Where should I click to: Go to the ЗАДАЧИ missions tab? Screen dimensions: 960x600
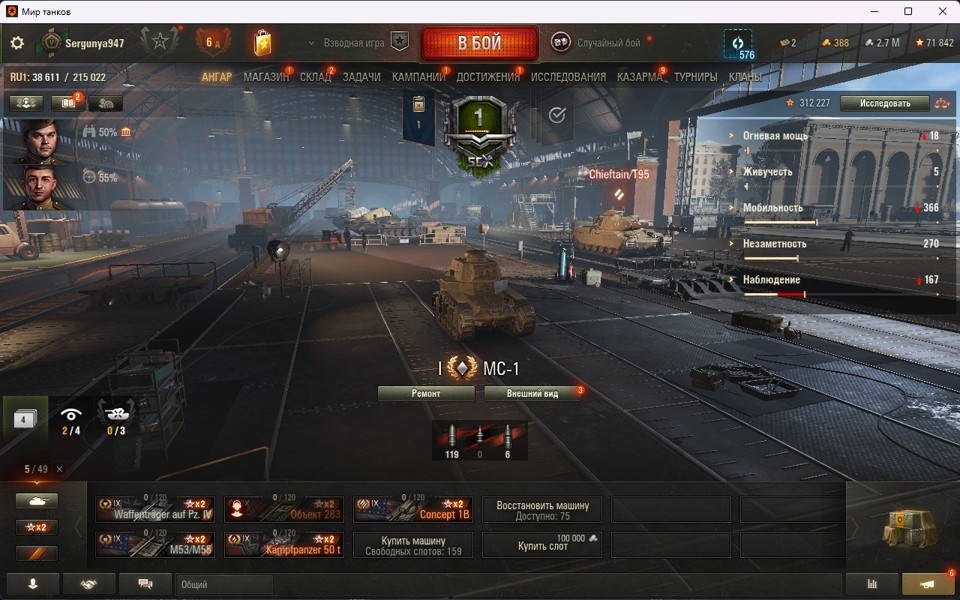tap(361, 77)
